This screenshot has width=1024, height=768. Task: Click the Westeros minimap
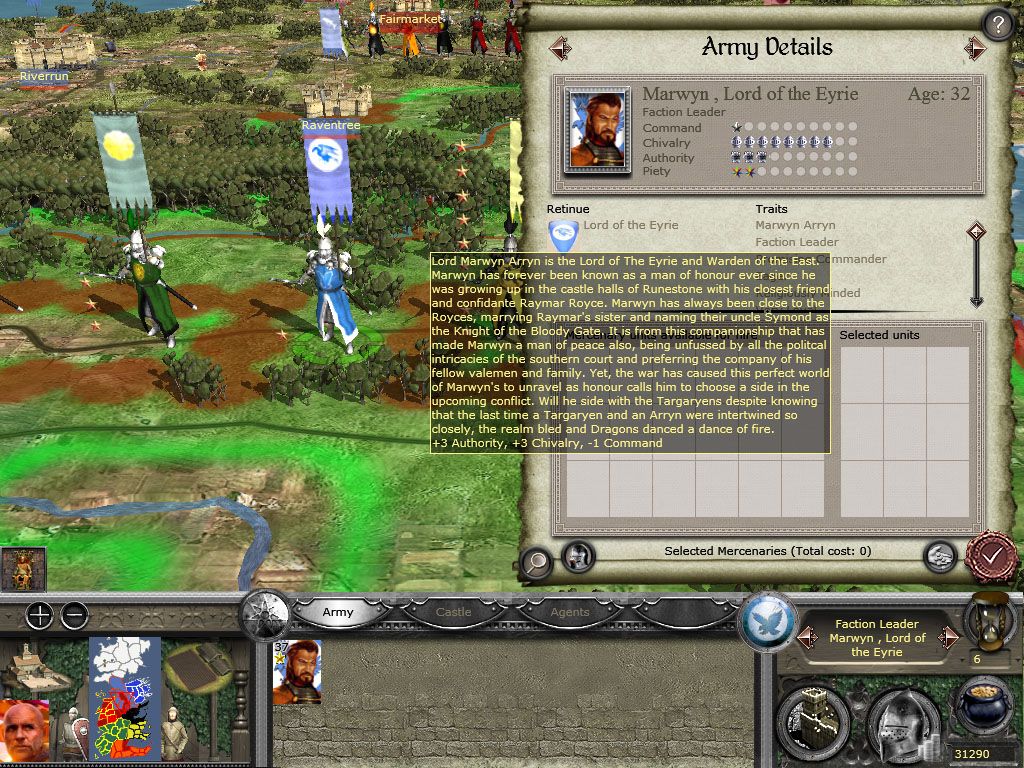(125, 698)
